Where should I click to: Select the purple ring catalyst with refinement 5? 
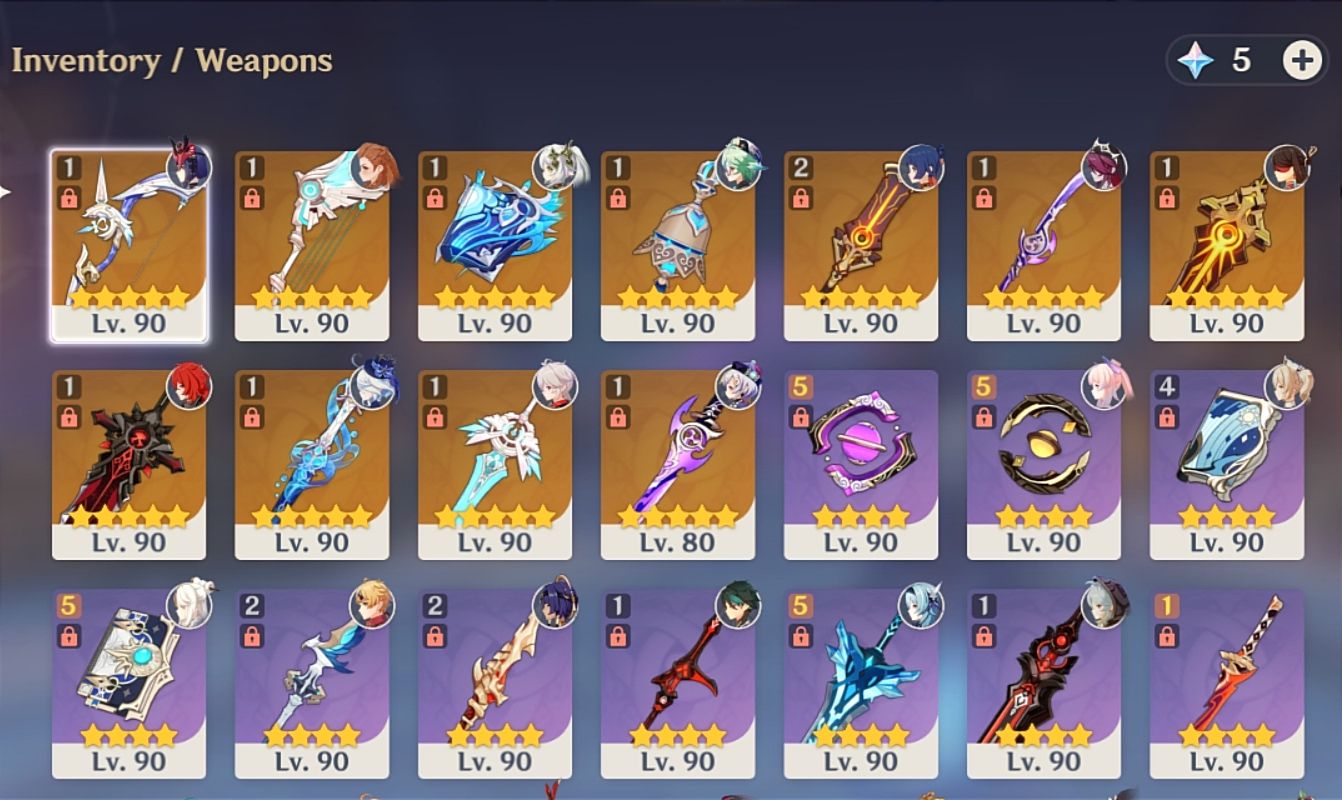click(861, 460)
